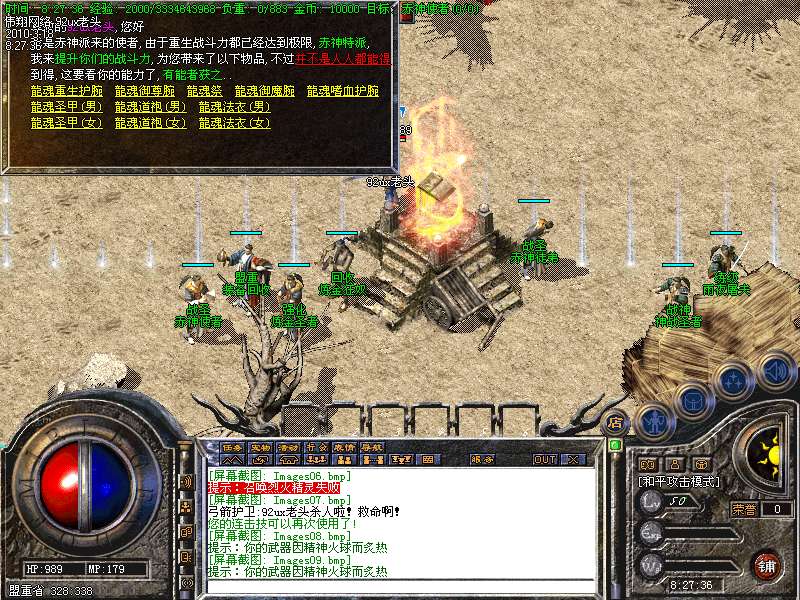Select the 龍魂道袍(男) option
800x600 pixels.
(x=150, y=107)
